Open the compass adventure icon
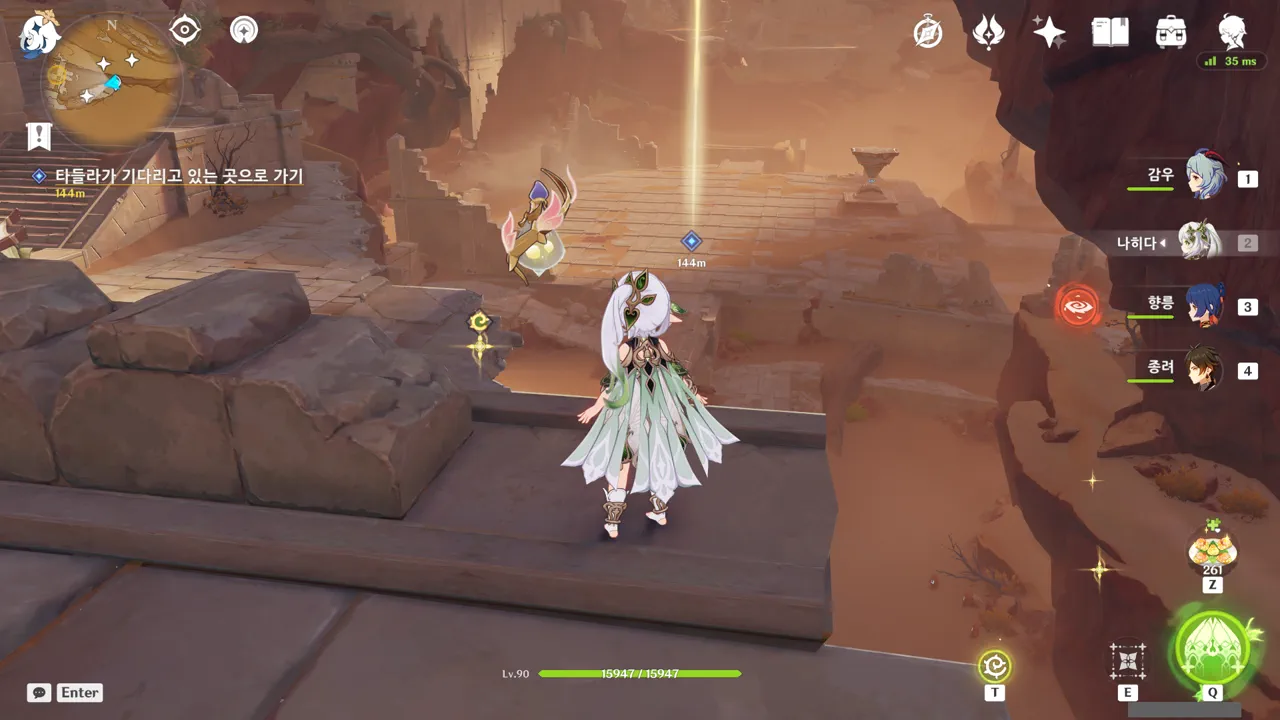The image size is (1280, 720). pos(928,32)
